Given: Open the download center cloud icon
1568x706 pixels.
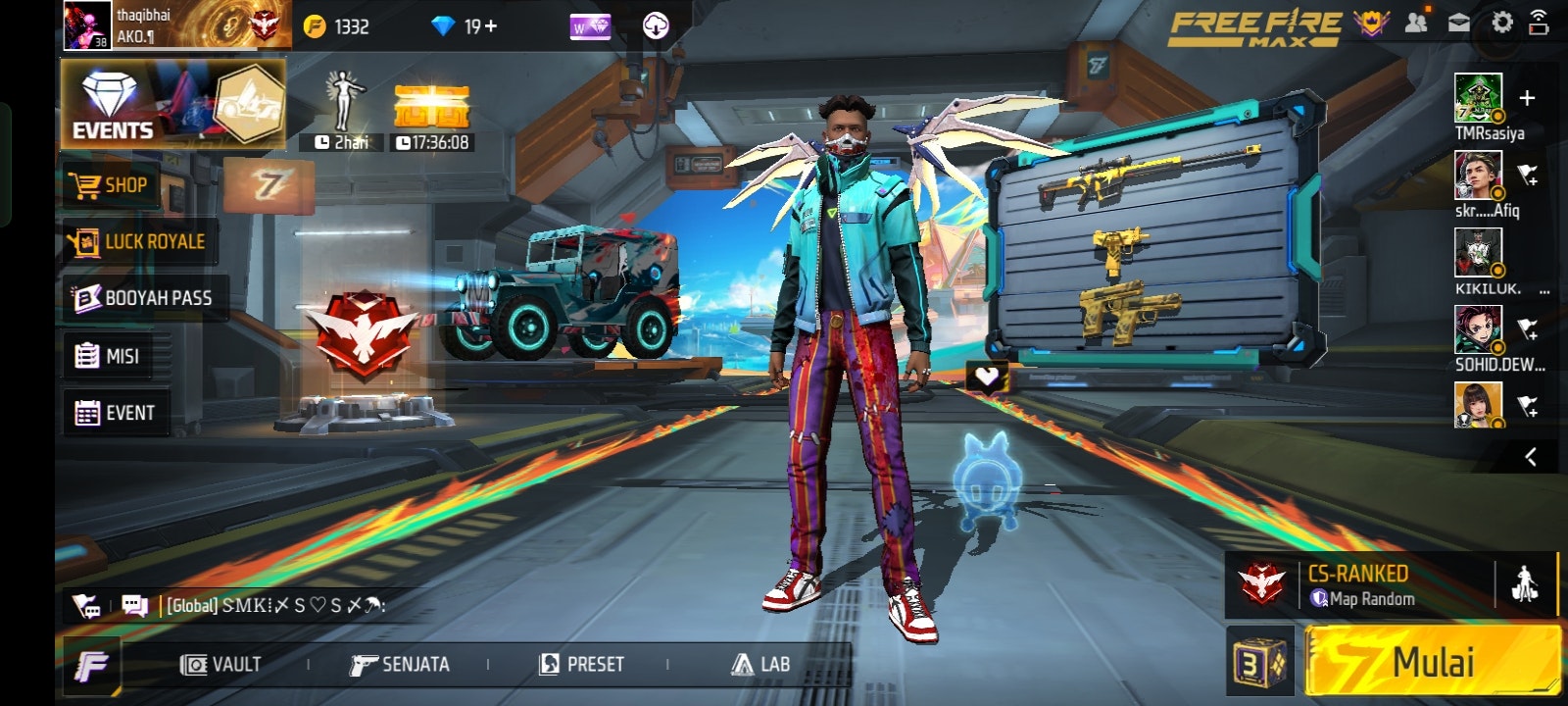Looking at the screenshot, I should 656,26.
